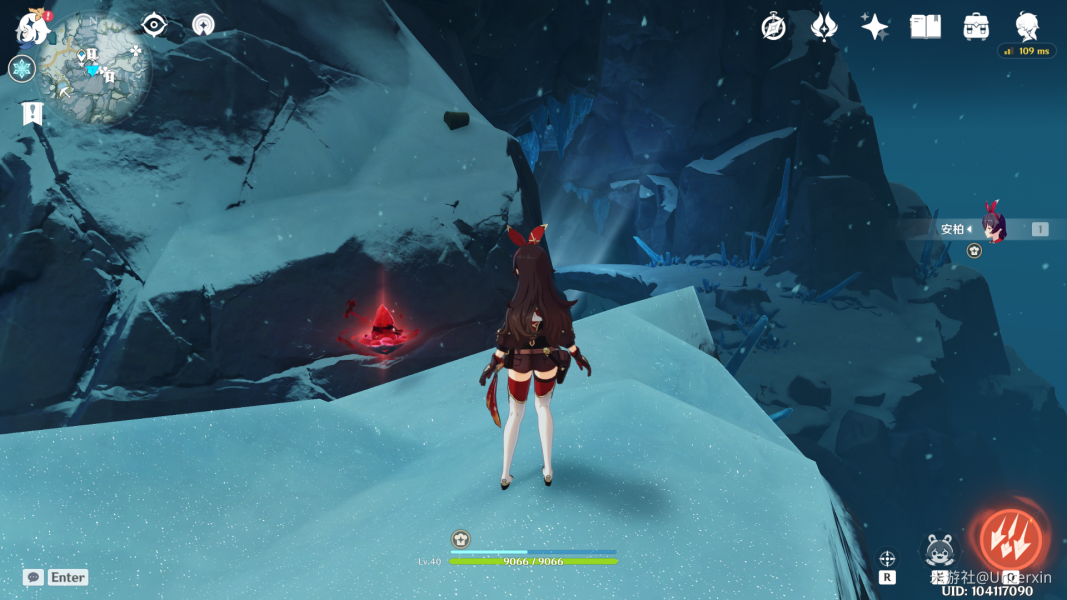Open the map from the minimap
The width and height of the screenshot is (1067, 600).
click(x=98, y=68)
